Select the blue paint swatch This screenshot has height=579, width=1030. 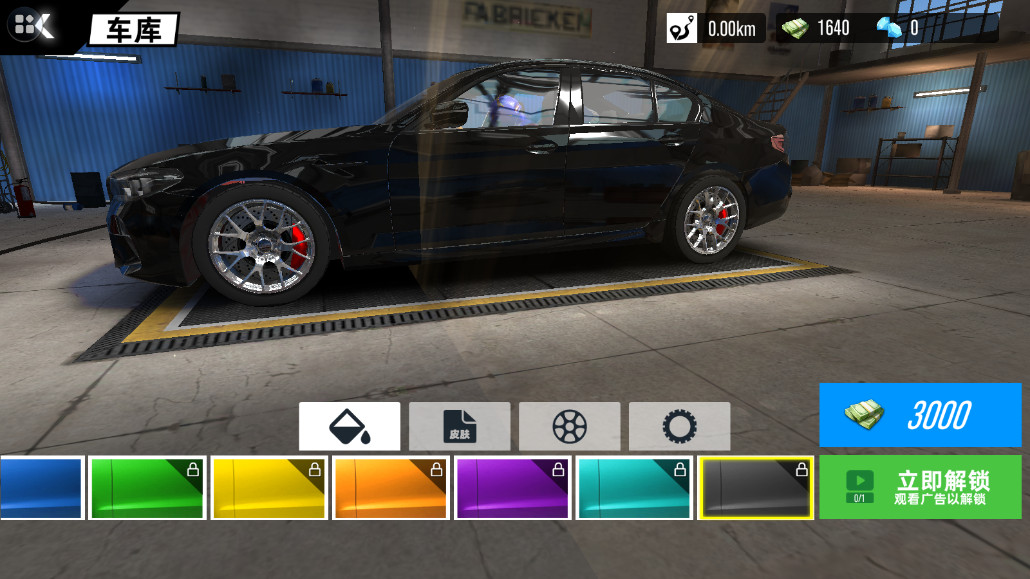click(x=41, y=488)
